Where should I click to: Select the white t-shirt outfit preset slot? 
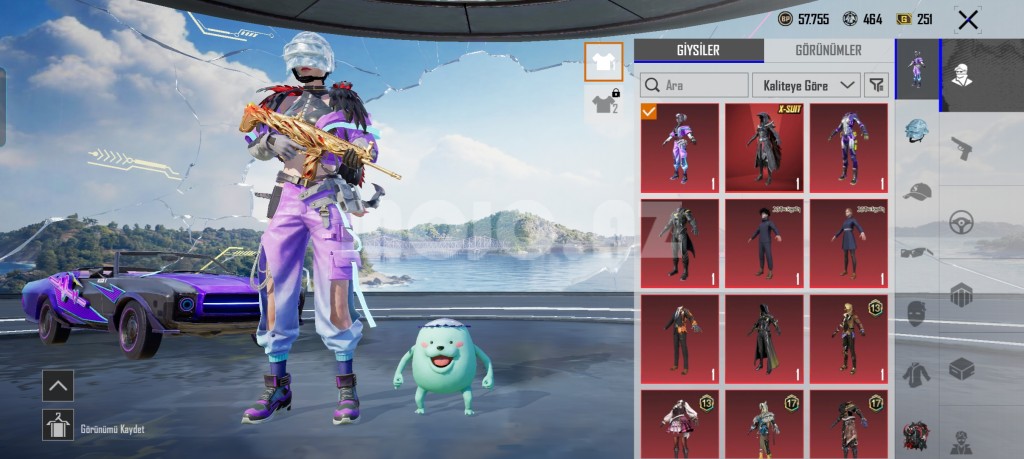(603, 61)
